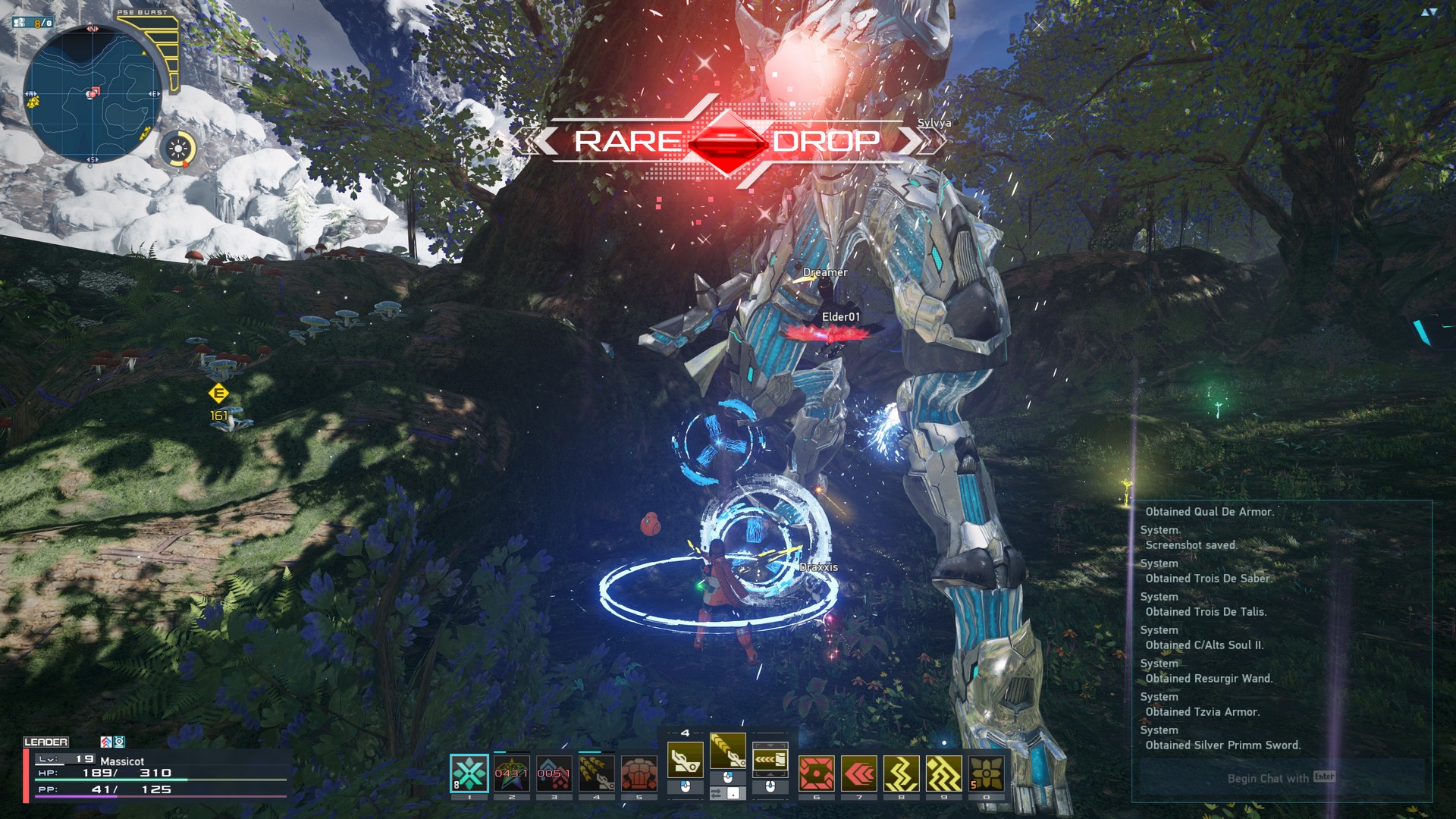1456x819 pixels.
Task: Select the yellow arrows skill in hotbar slot 4
Action: 596,773
